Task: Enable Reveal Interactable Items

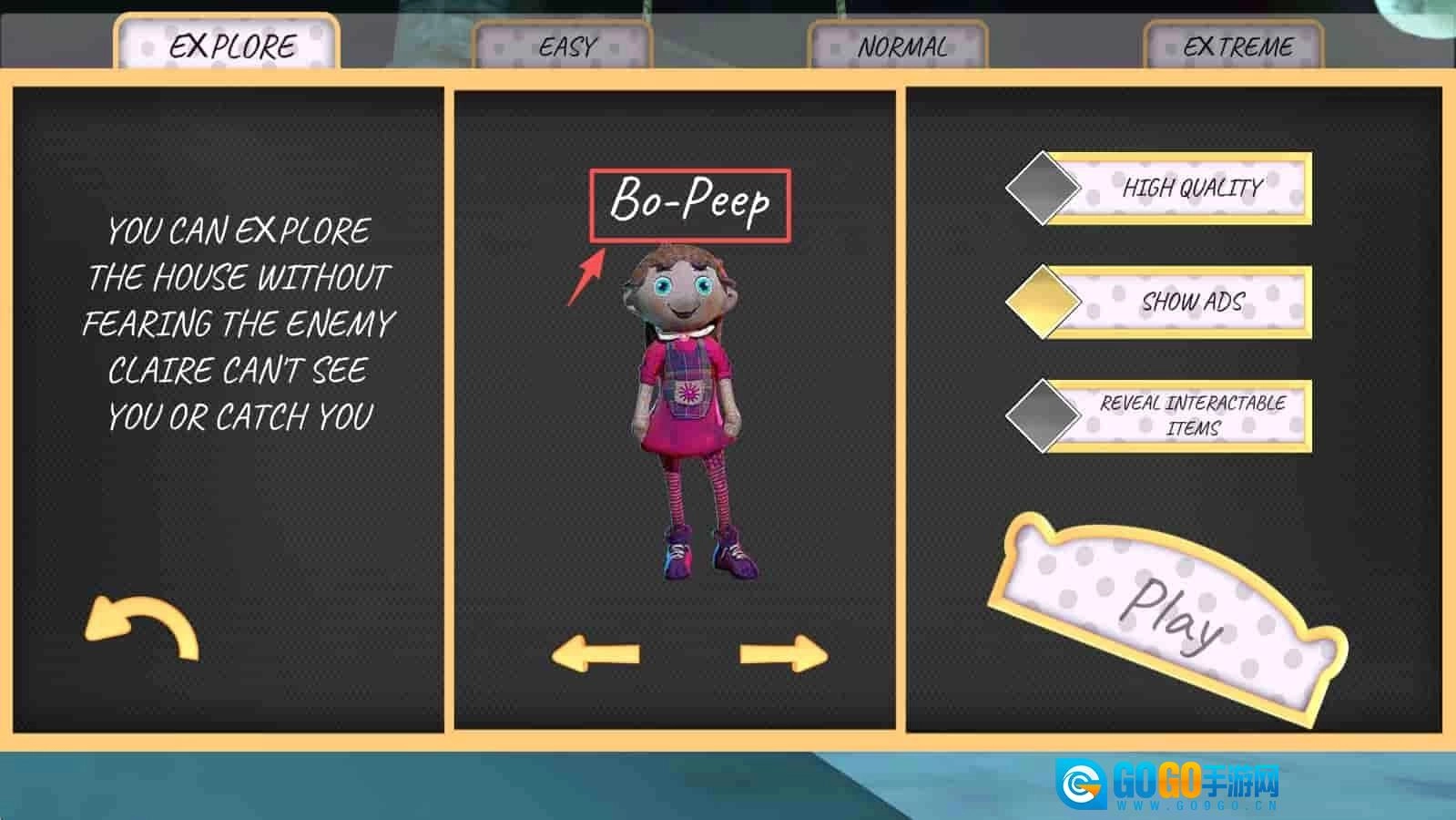Action: coord(1044,415)
